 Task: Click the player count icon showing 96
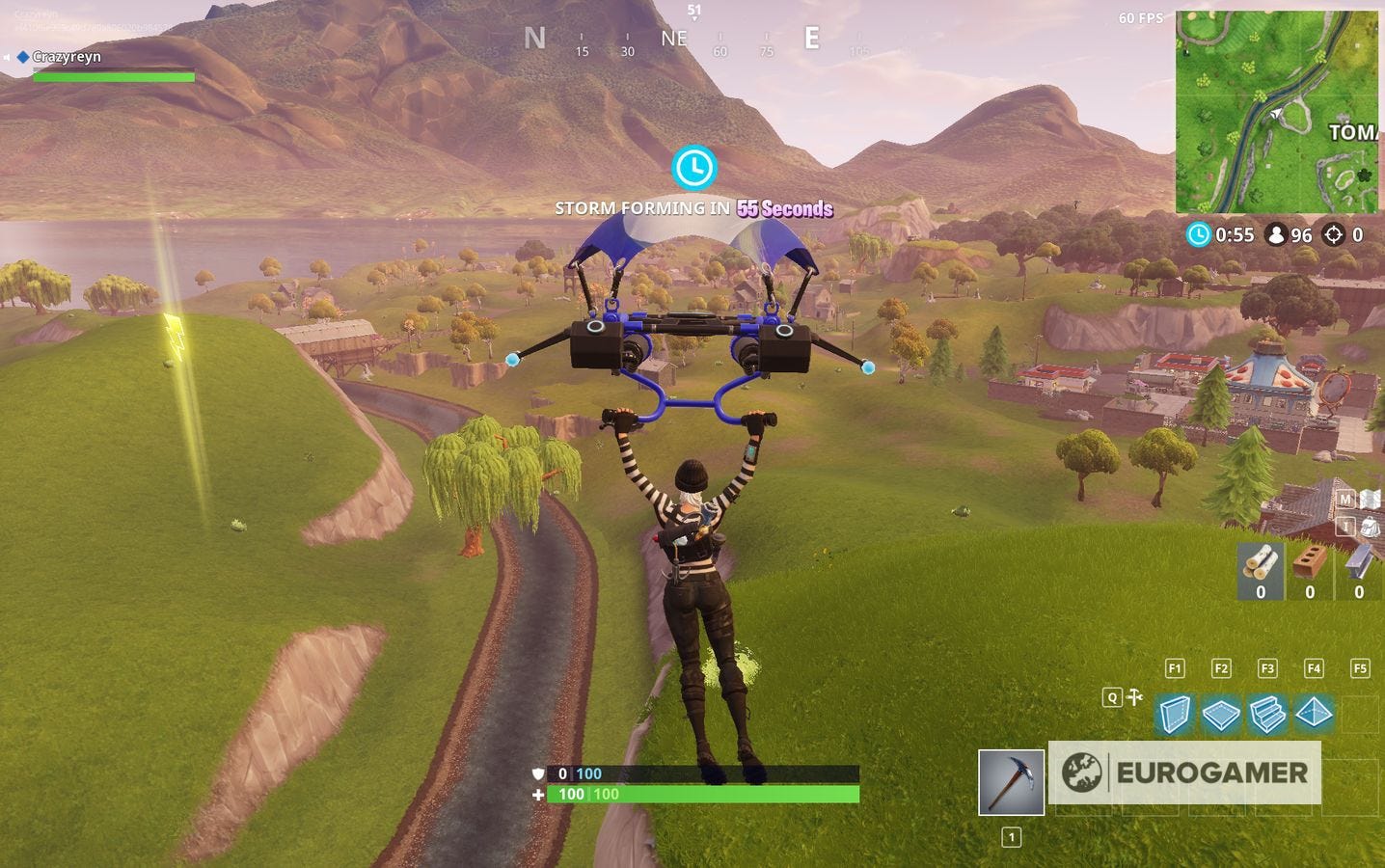(1275, 234)
